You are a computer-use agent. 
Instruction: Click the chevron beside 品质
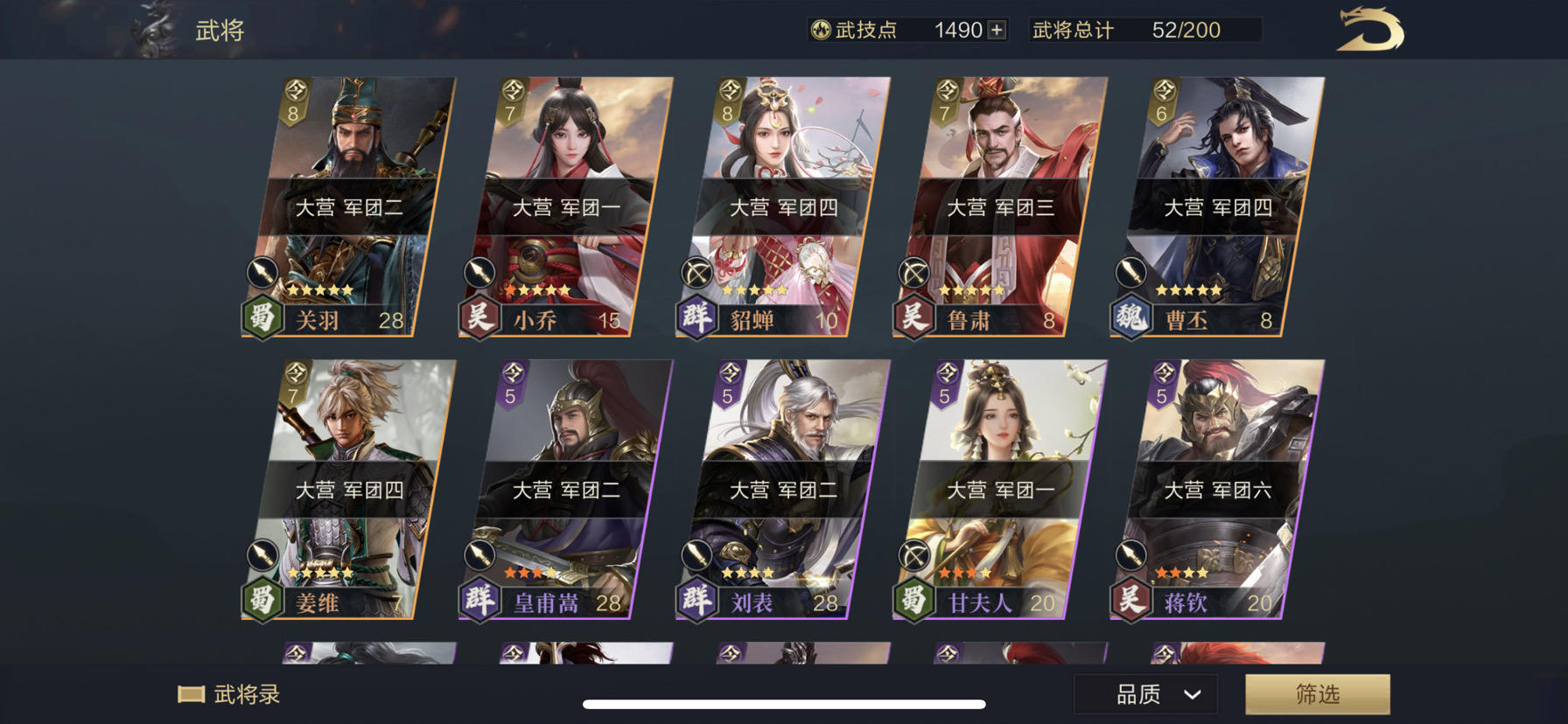coord(1190,695)
